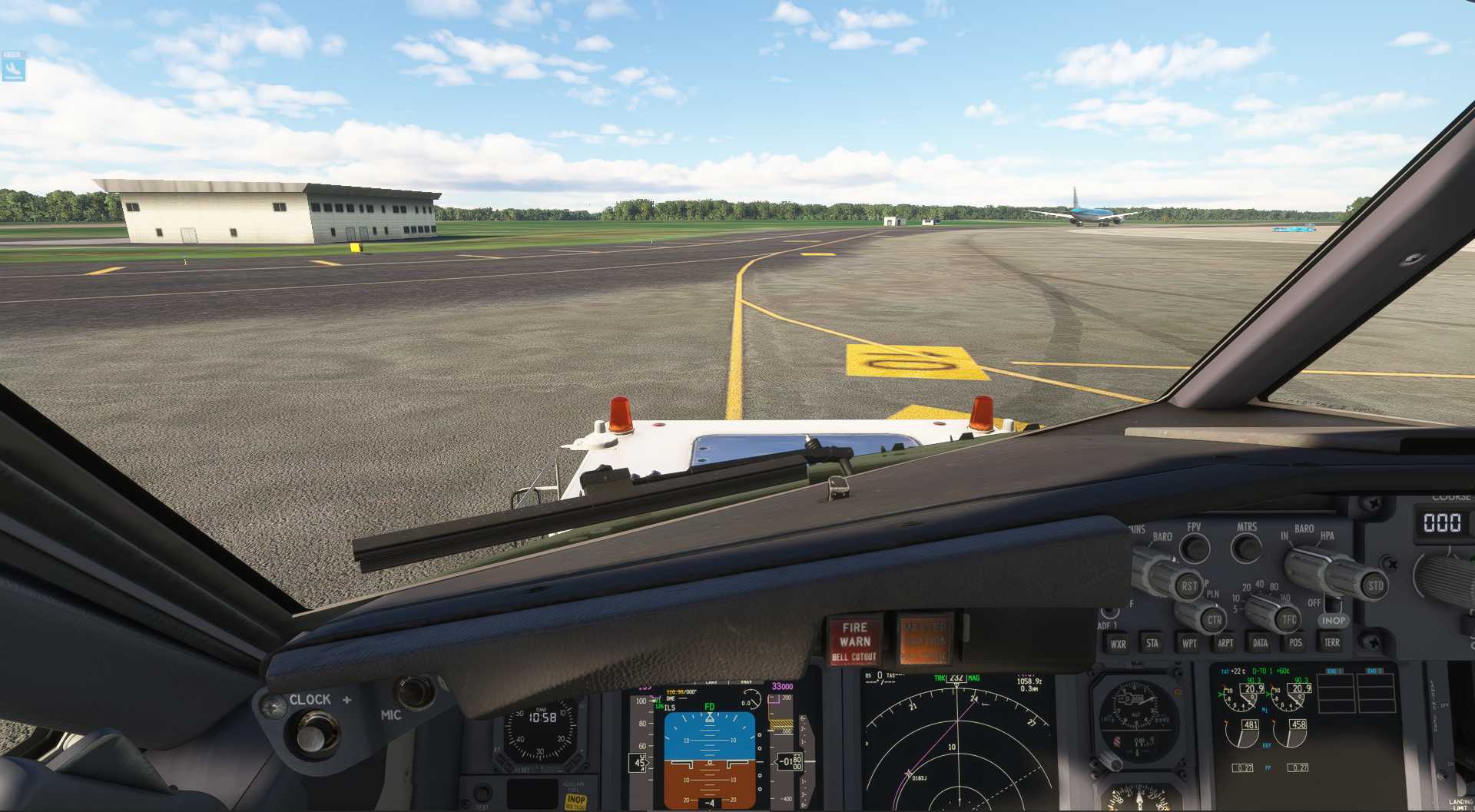Center the map with the CTR knob

pyautogui.click(x=1213, y=619)
